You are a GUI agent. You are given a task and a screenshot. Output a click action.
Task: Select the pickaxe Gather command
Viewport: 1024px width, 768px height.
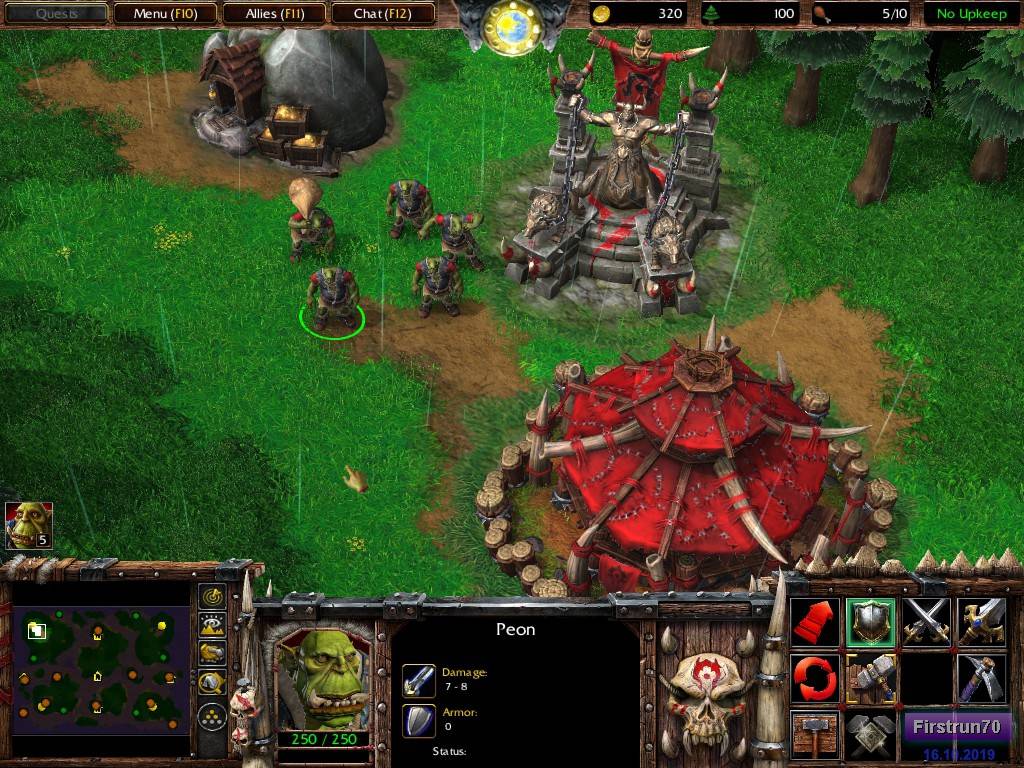(980, 678)
